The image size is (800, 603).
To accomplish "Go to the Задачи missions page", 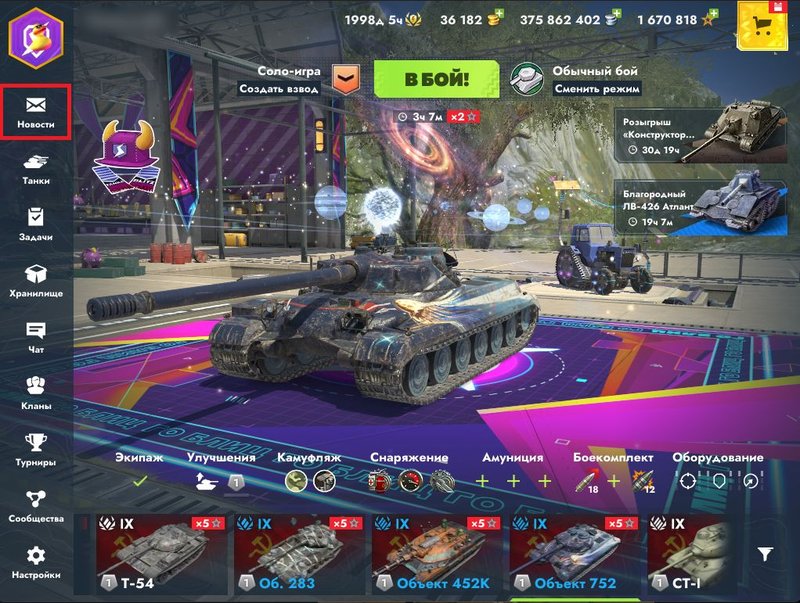I will coord(36,224).
